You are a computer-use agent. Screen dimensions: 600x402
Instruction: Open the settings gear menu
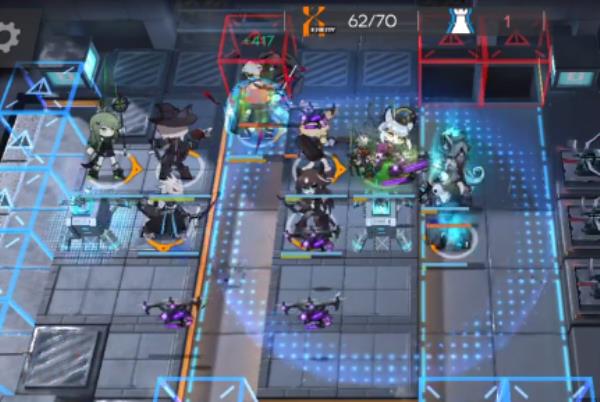coord(9,37)
